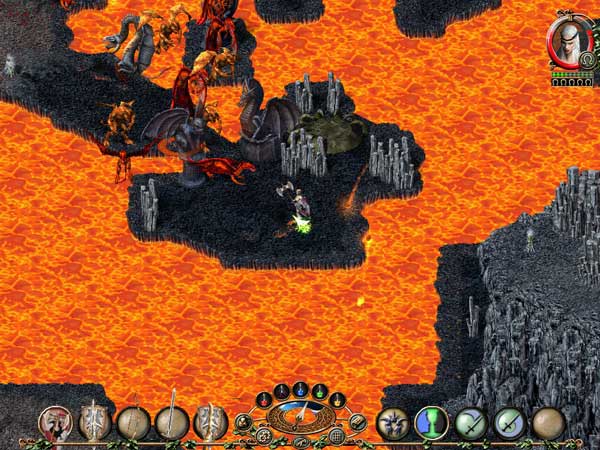
Task: Click the central compass dial
Action: coord(300,413)
